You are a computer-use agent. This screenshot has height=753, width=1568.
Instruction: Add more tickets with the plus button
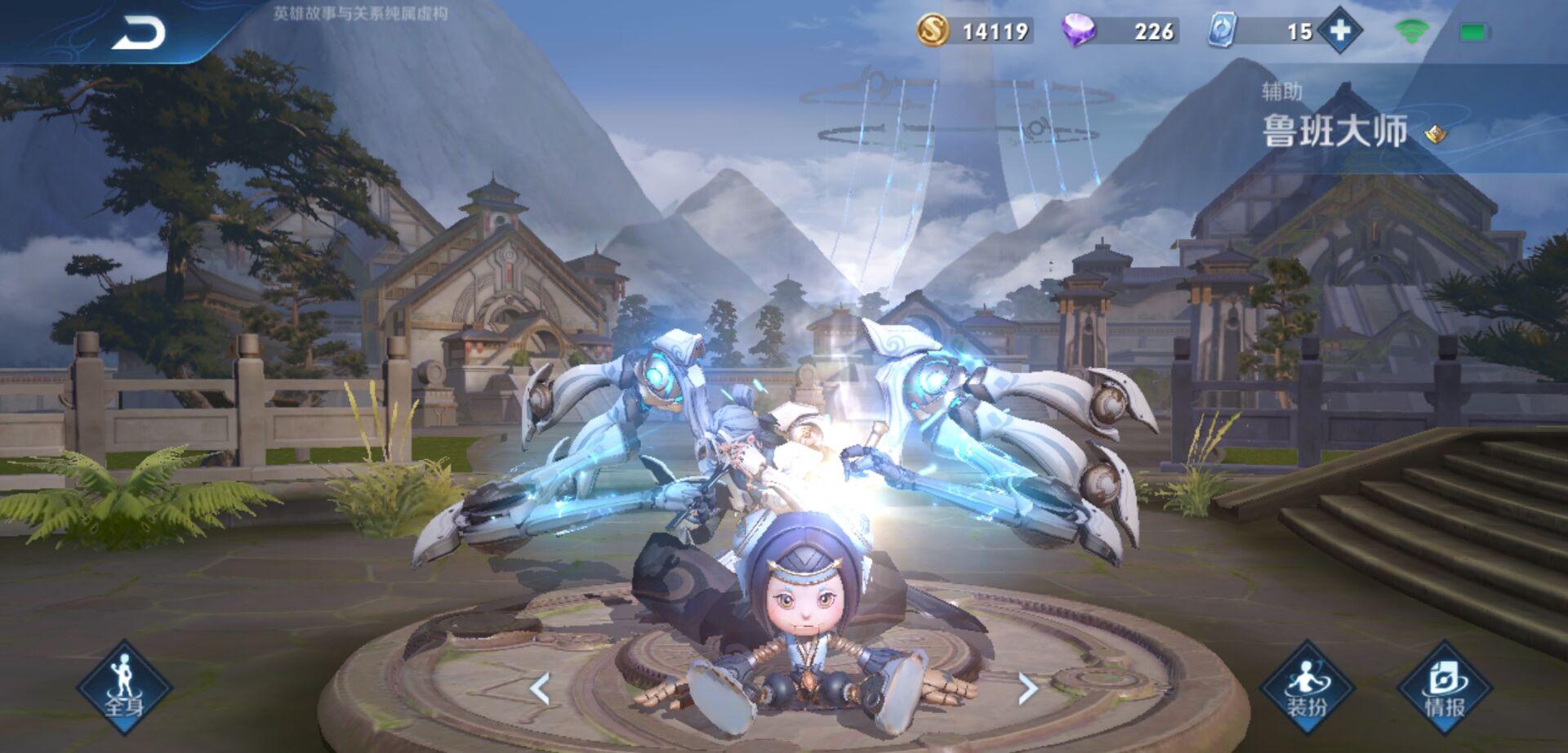1339,31
